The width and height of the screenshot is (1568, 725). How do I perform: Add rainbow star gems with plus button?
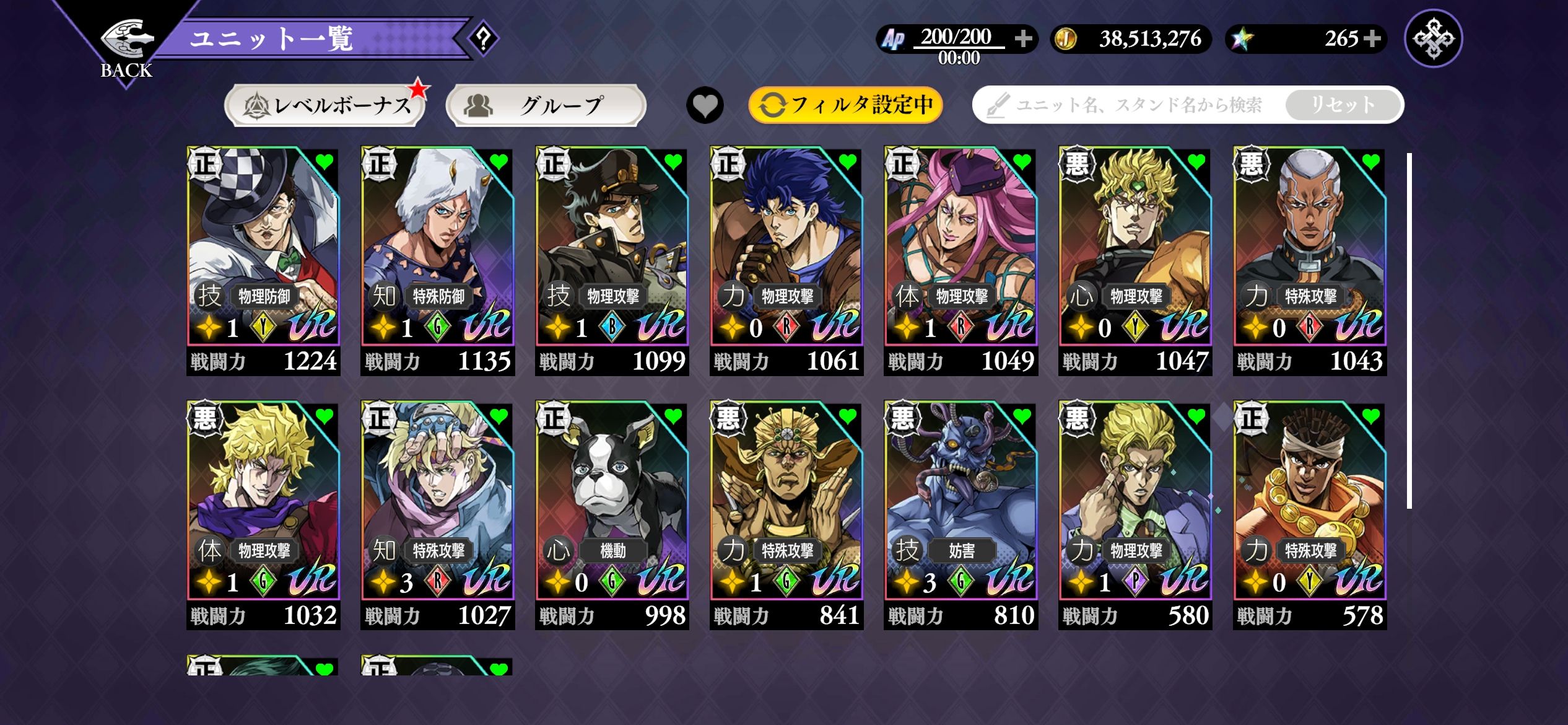pos(1372,39)
